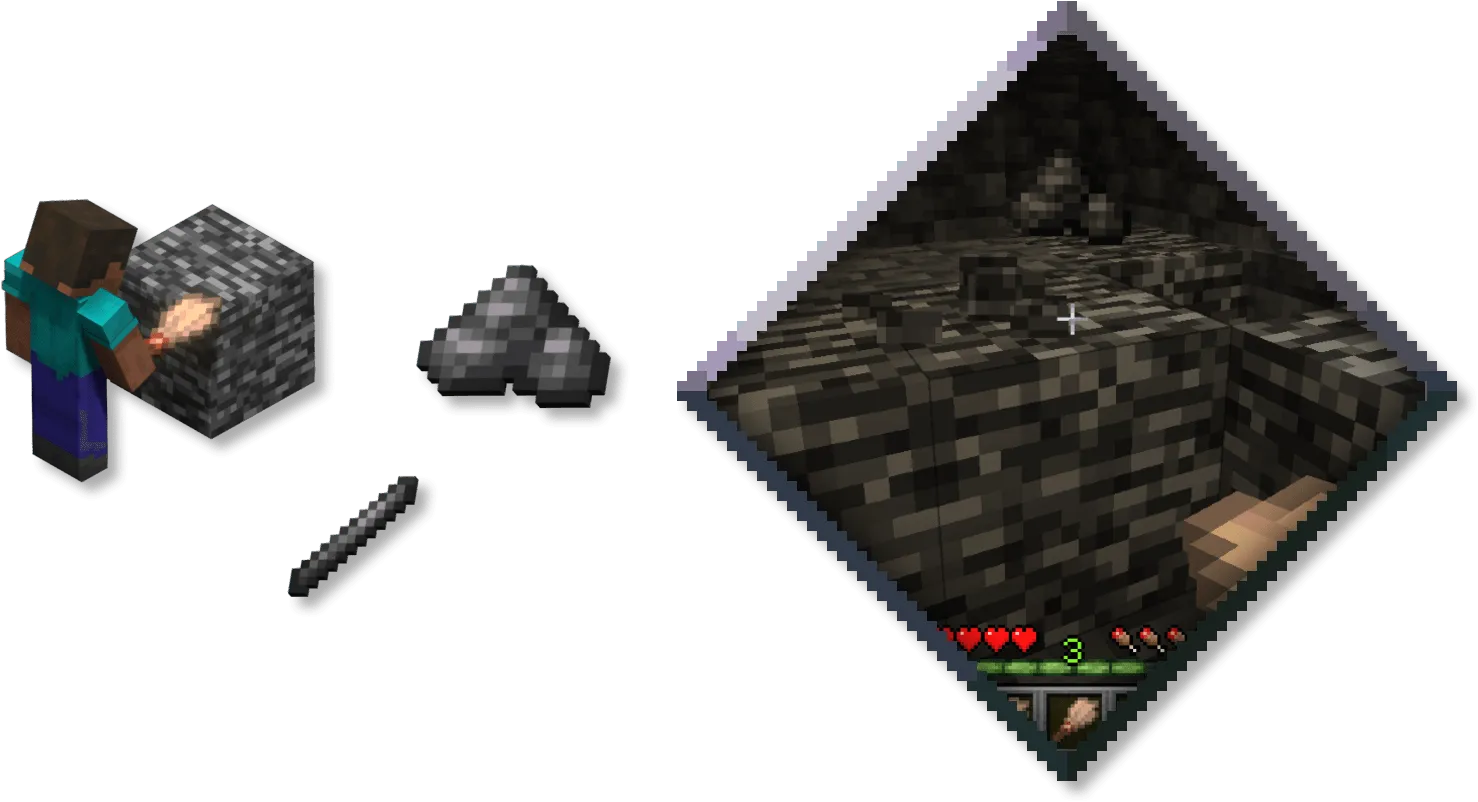
Task: Click the green XP level number 3
Action: tap(1072, 648)
